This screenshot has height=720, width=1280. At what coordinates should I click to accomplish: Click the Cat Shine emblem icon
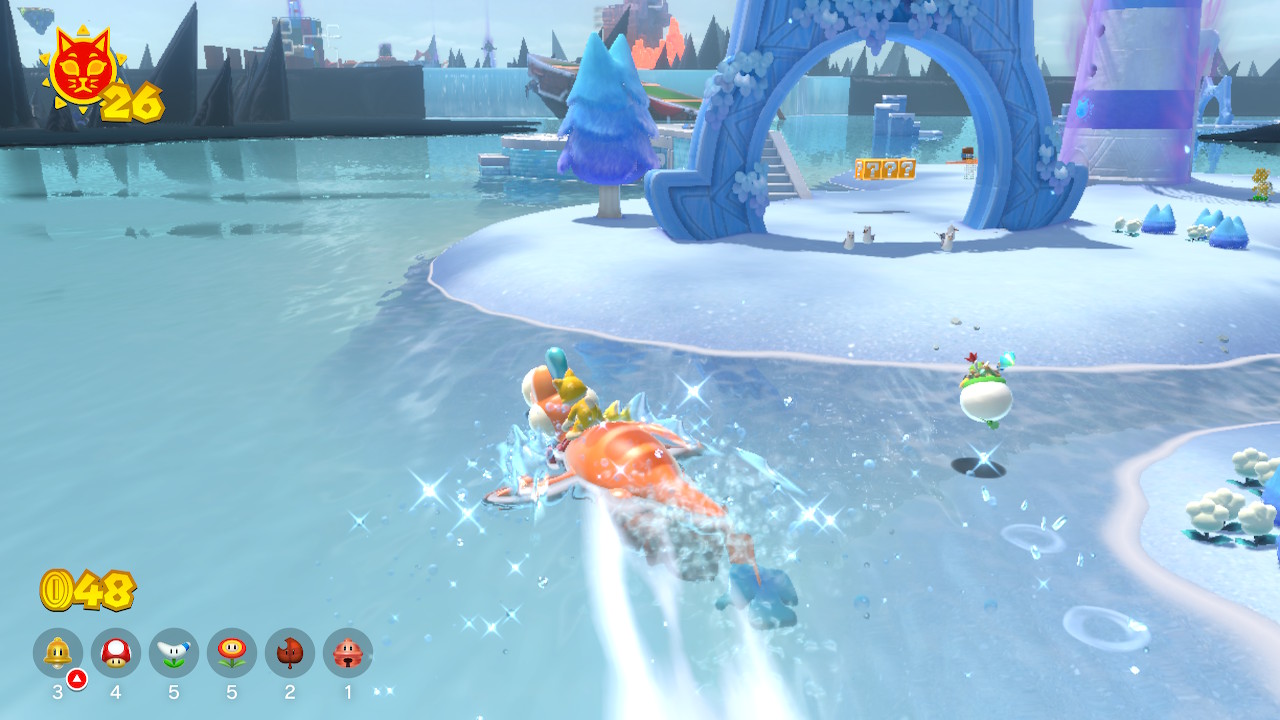pos(82,70)
